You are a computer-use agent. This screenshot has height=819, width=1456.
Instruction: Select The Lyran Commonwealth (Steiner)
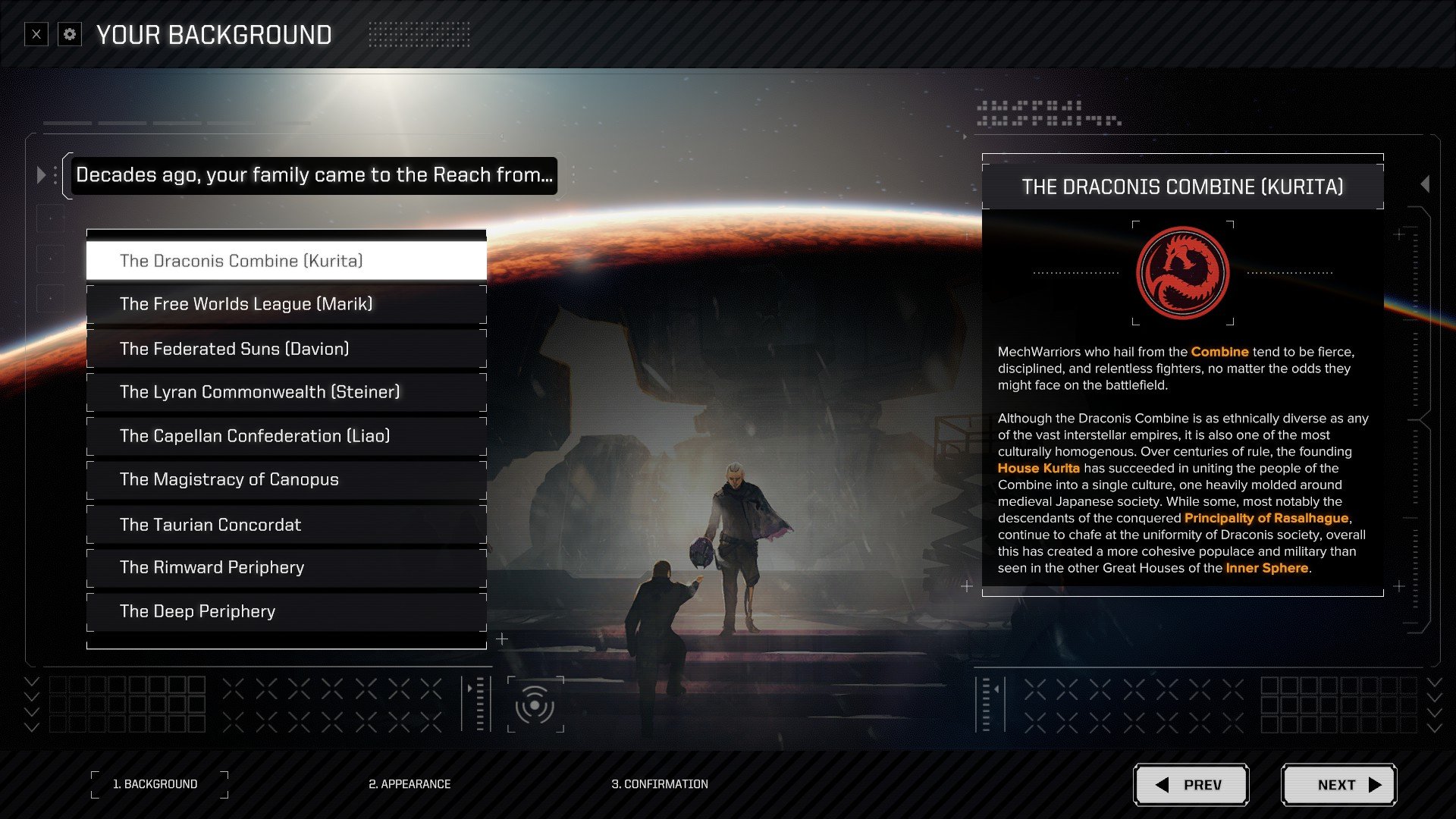click(286, 392)
